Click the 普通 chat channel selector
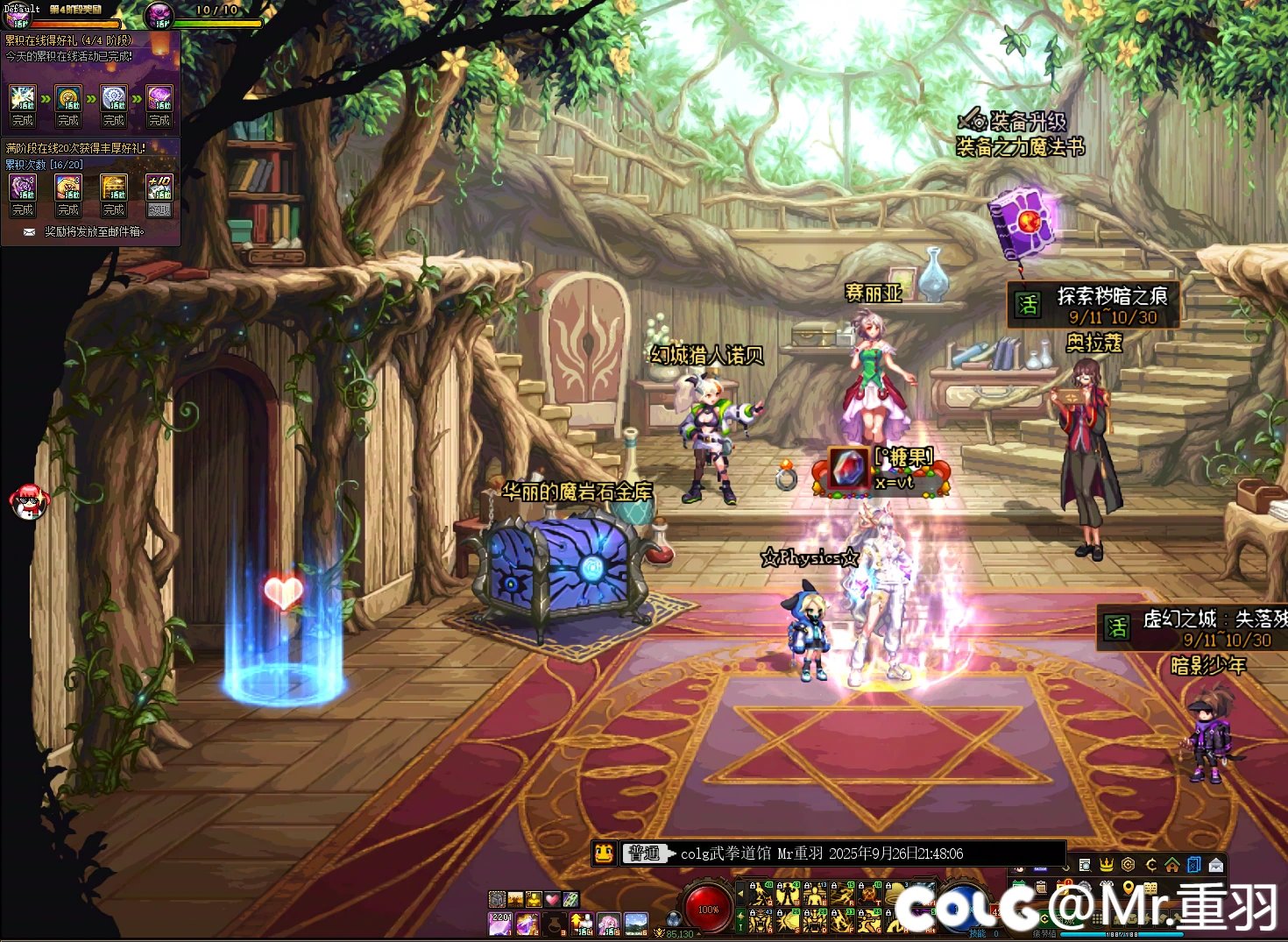Viewport: 1288px width, 942px height. coord(644,853)
